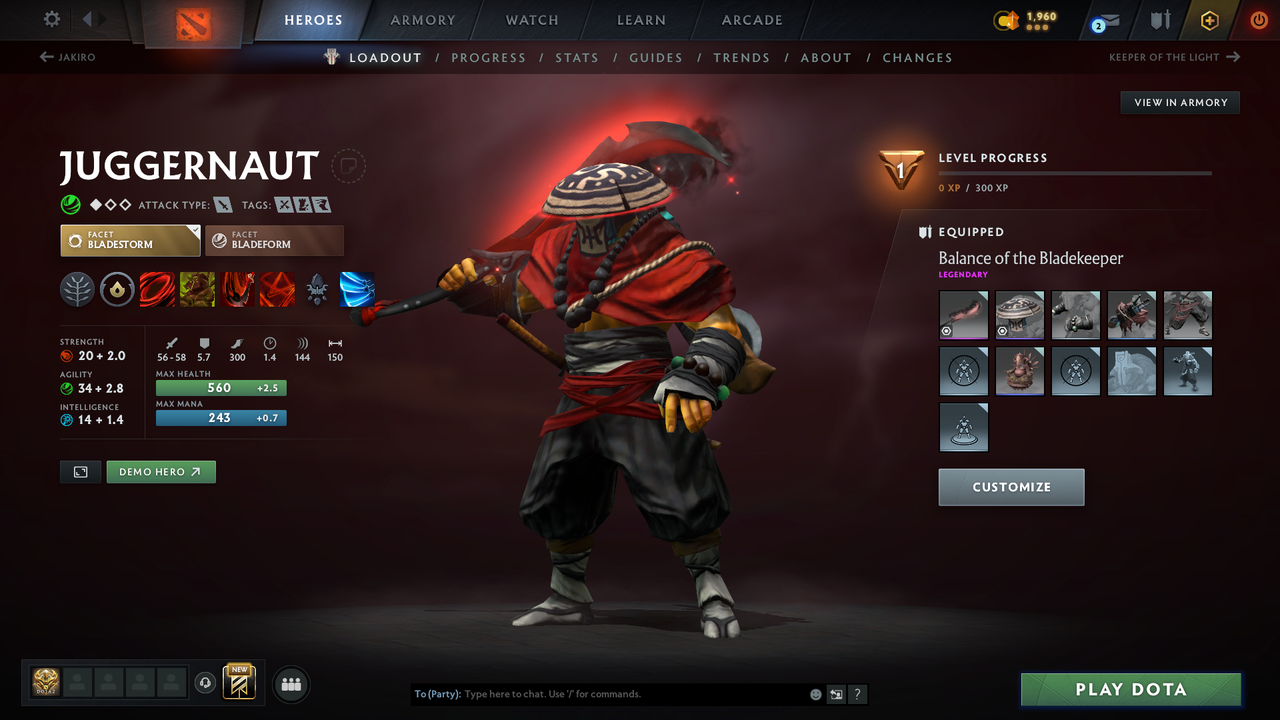Image resolution: width=1280 pixels, height=720 pixels.
Task: Select the Blade Fury ability icon
Action: click(x=157, y=290)
